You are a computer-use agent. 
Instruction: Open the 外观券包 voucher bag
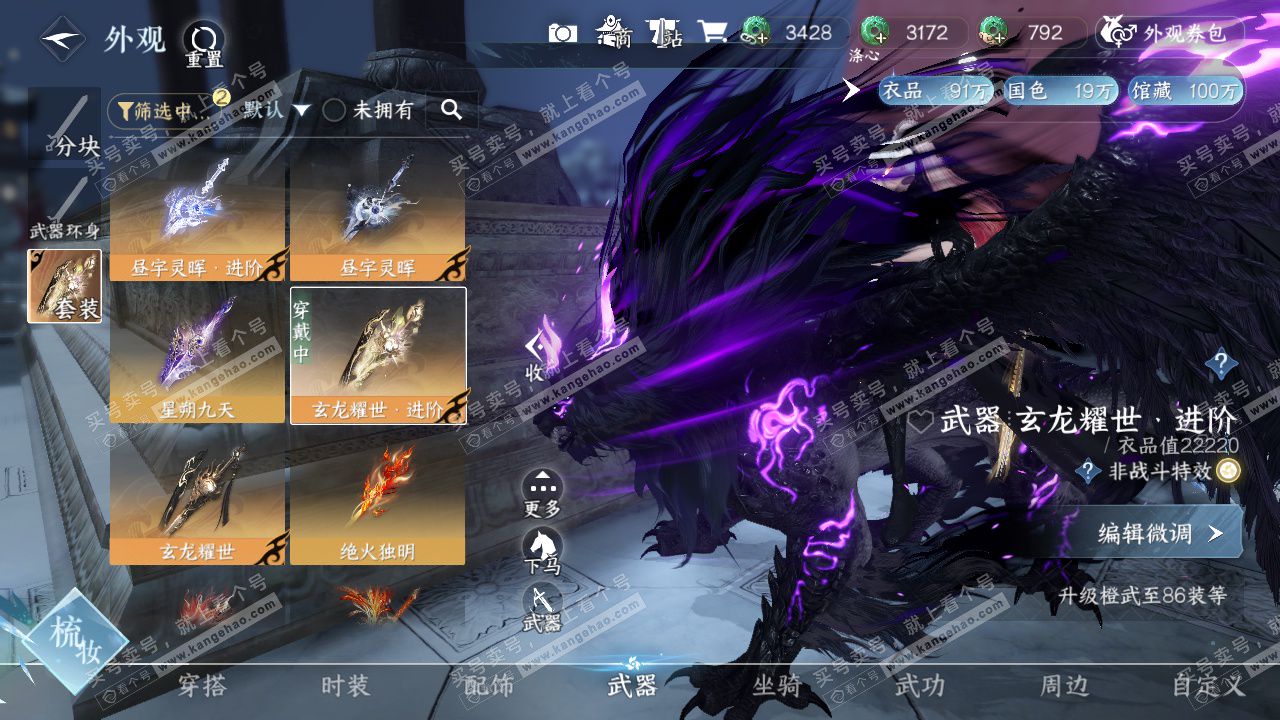(1168, 33)
